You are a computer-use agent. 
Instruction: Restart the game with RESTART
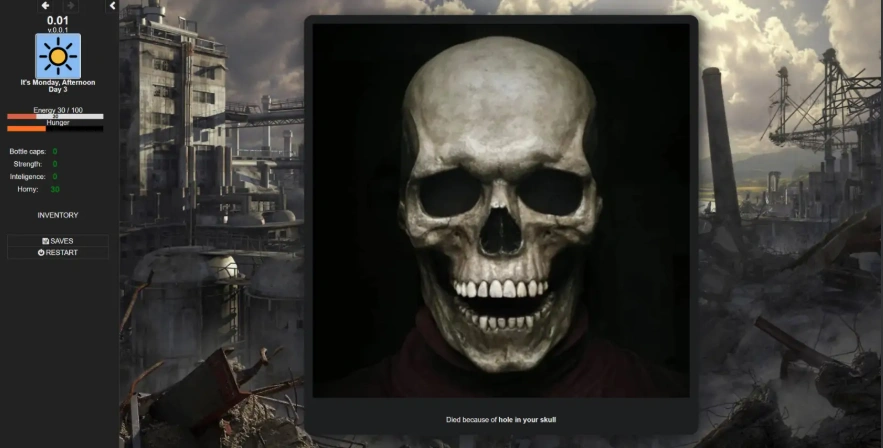(57, 252)
